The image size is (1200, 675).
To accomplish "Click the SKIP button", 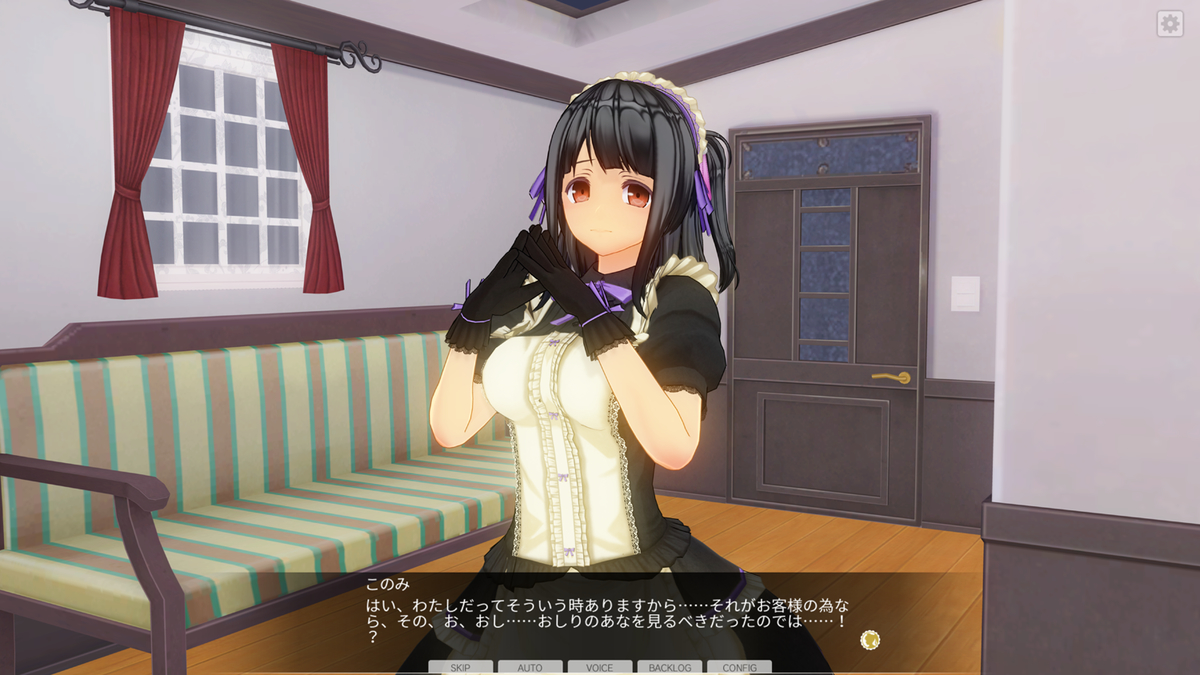I will (x=460, y=667).
